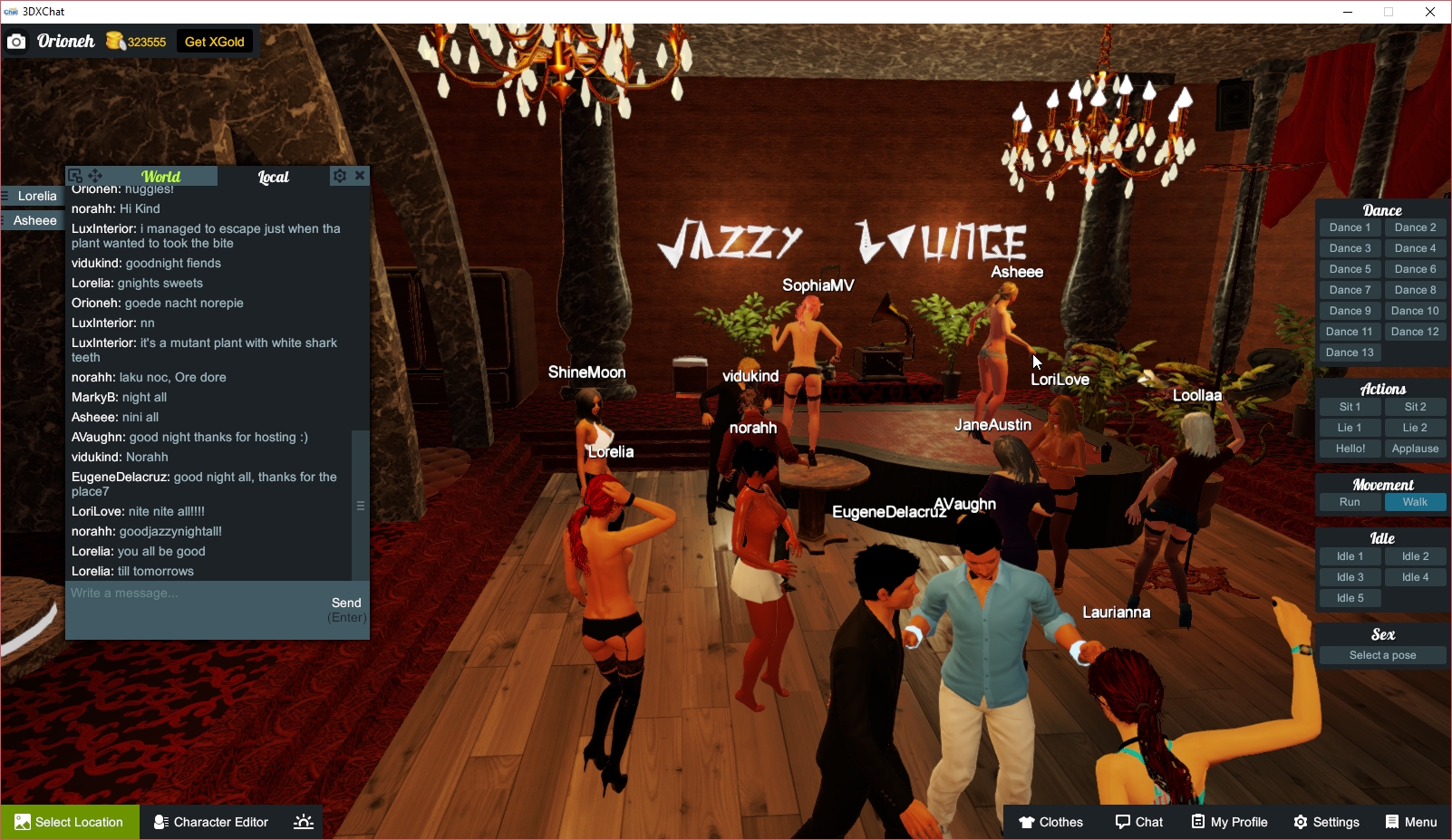Click the chat window resize icon
Image resolution: width=1452 pixels, height=840 pixels.
[74, 175]
